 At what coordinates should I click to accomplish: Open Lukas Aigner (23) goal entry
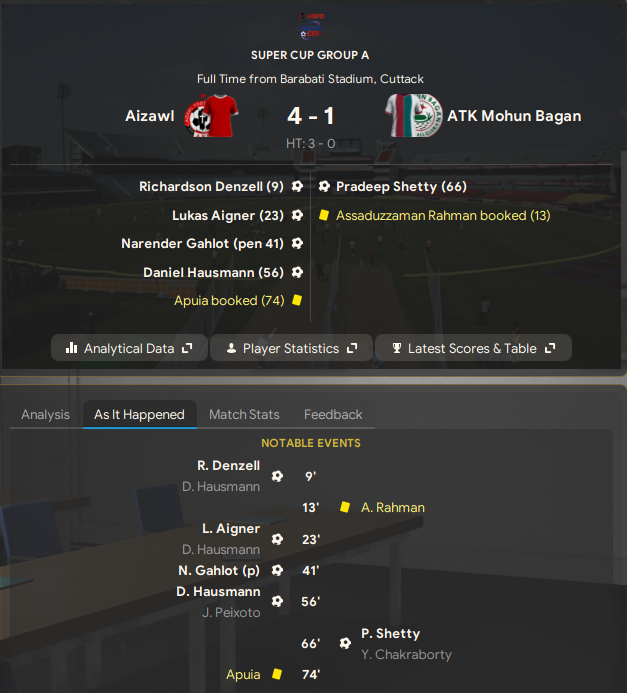tap(228, 215)
